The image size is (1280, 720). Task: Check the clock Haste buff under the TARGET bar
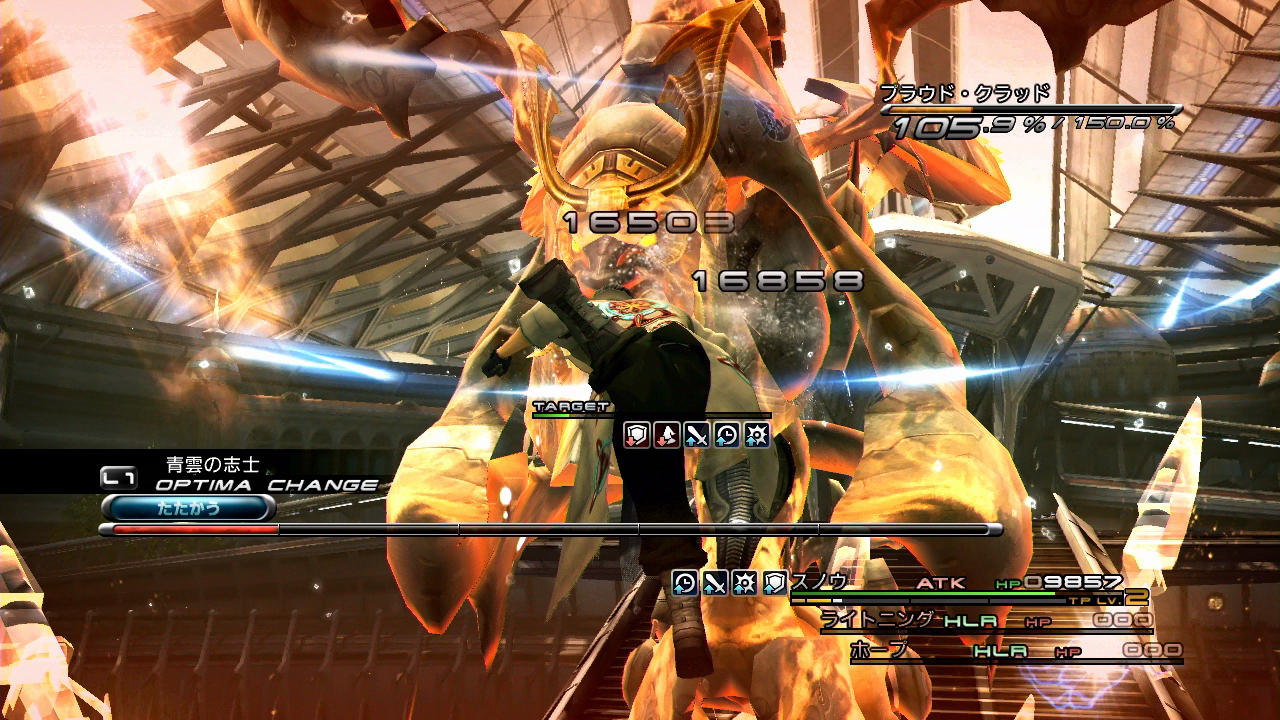(x=727, y=434)
